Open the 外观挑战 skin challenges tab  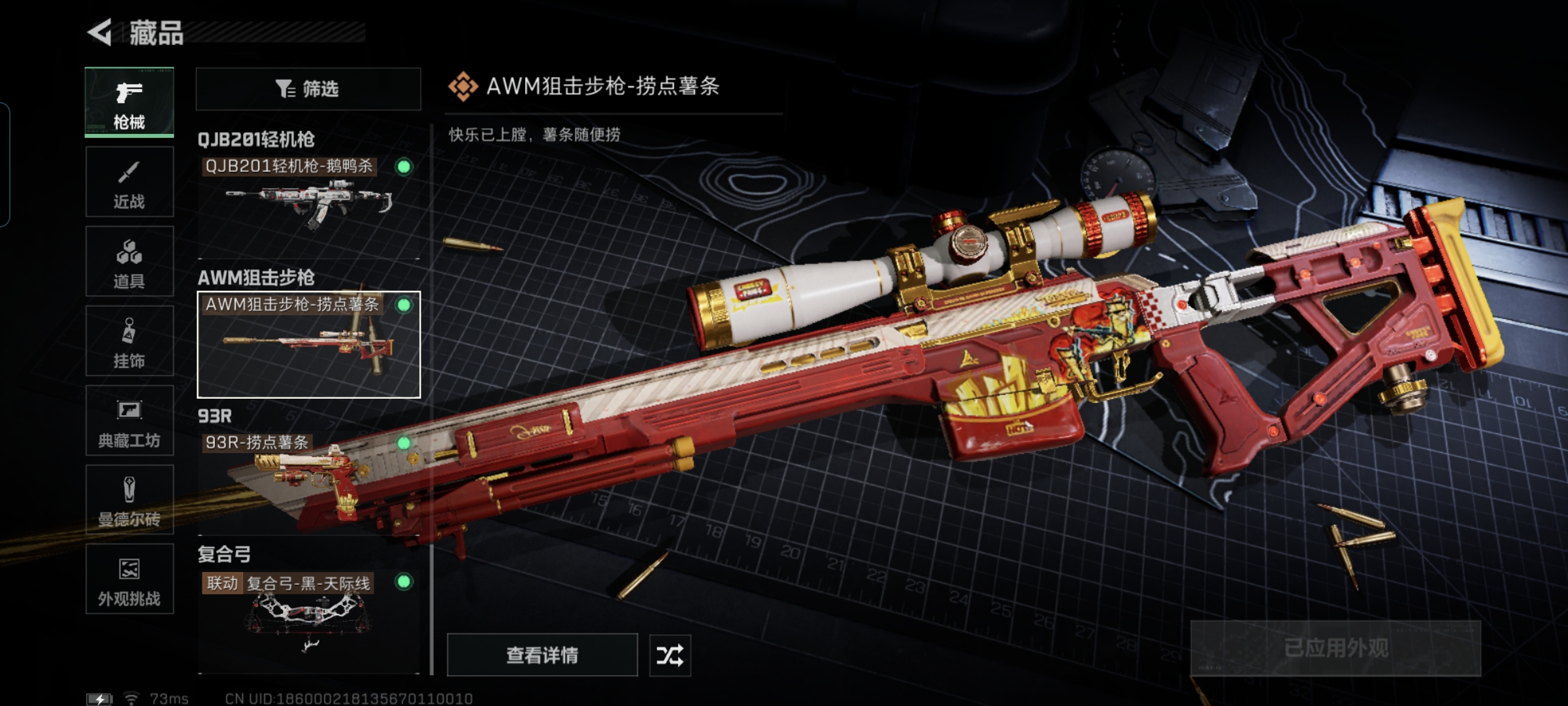[129, 580]
